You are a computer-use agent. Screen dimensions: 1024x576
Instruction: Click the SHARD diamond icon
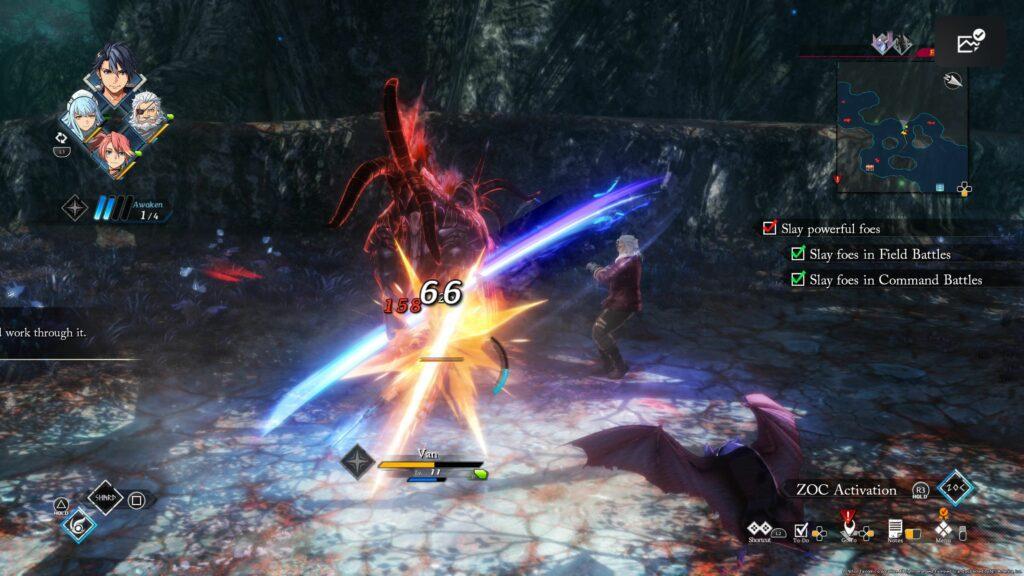tap(106, 497)
